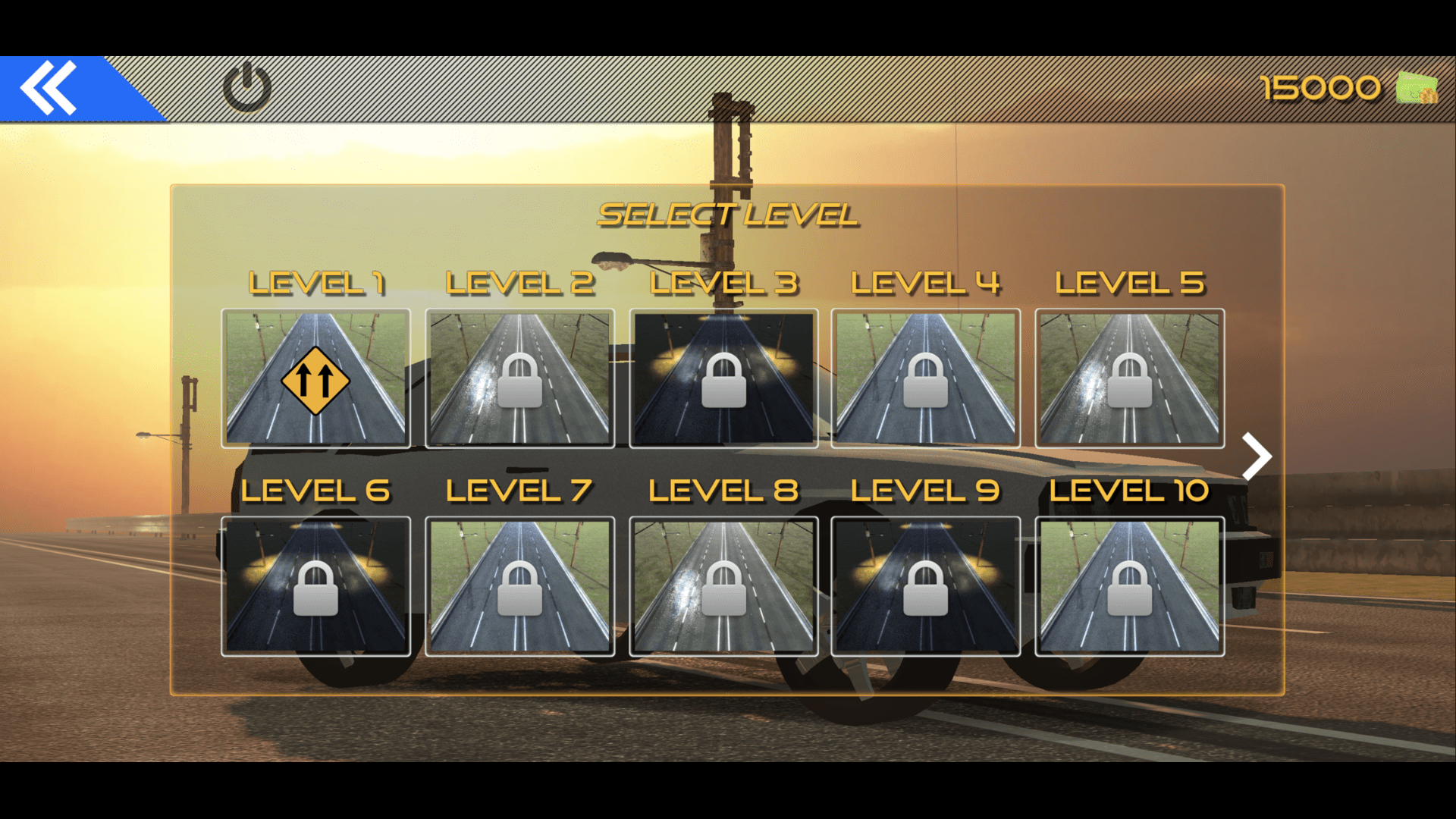Expand to the next level page with the right arrow
Image resolution: width=1456 pixels, height=819 pixels.
[x=1259, y=455]
